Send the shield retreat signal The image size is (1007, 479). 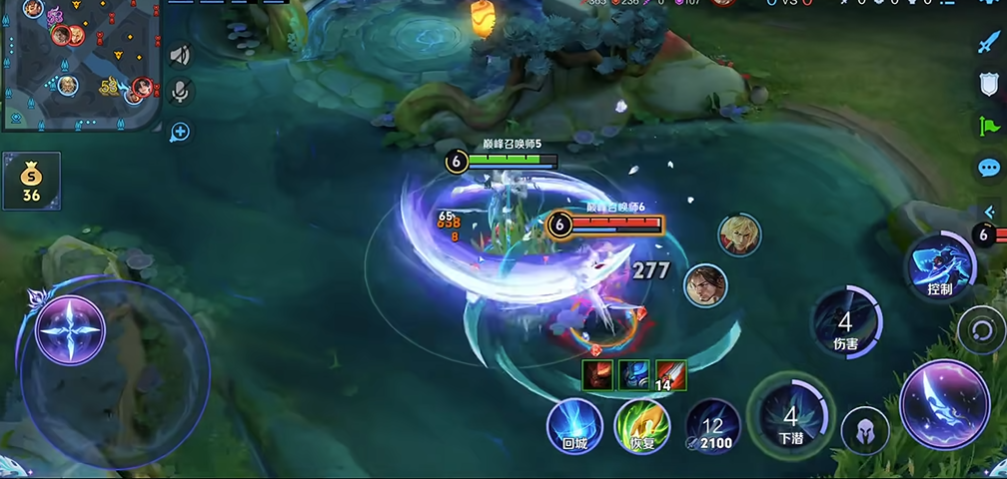pyautogui.click(x=989, y=85)
